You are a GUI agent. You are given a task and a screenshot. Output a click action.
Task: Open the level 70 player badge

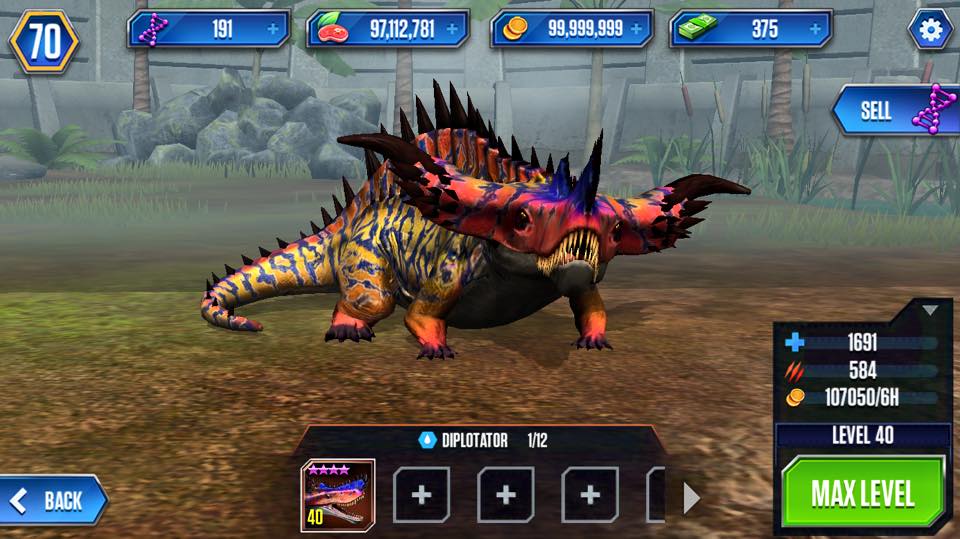coord(45,41)
